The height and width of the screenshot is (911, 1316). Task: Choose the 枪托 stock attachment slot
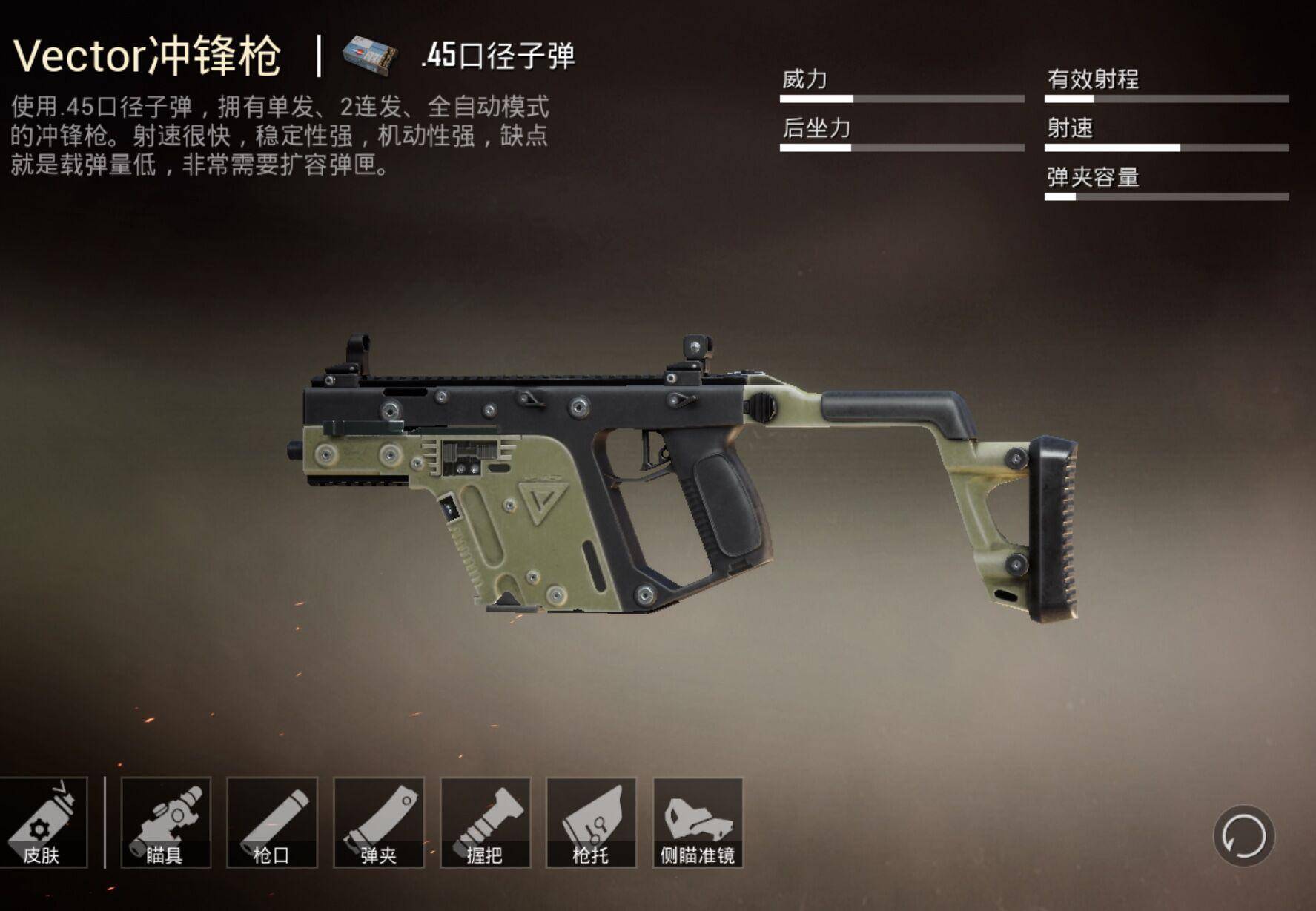(x=591, y=822)
